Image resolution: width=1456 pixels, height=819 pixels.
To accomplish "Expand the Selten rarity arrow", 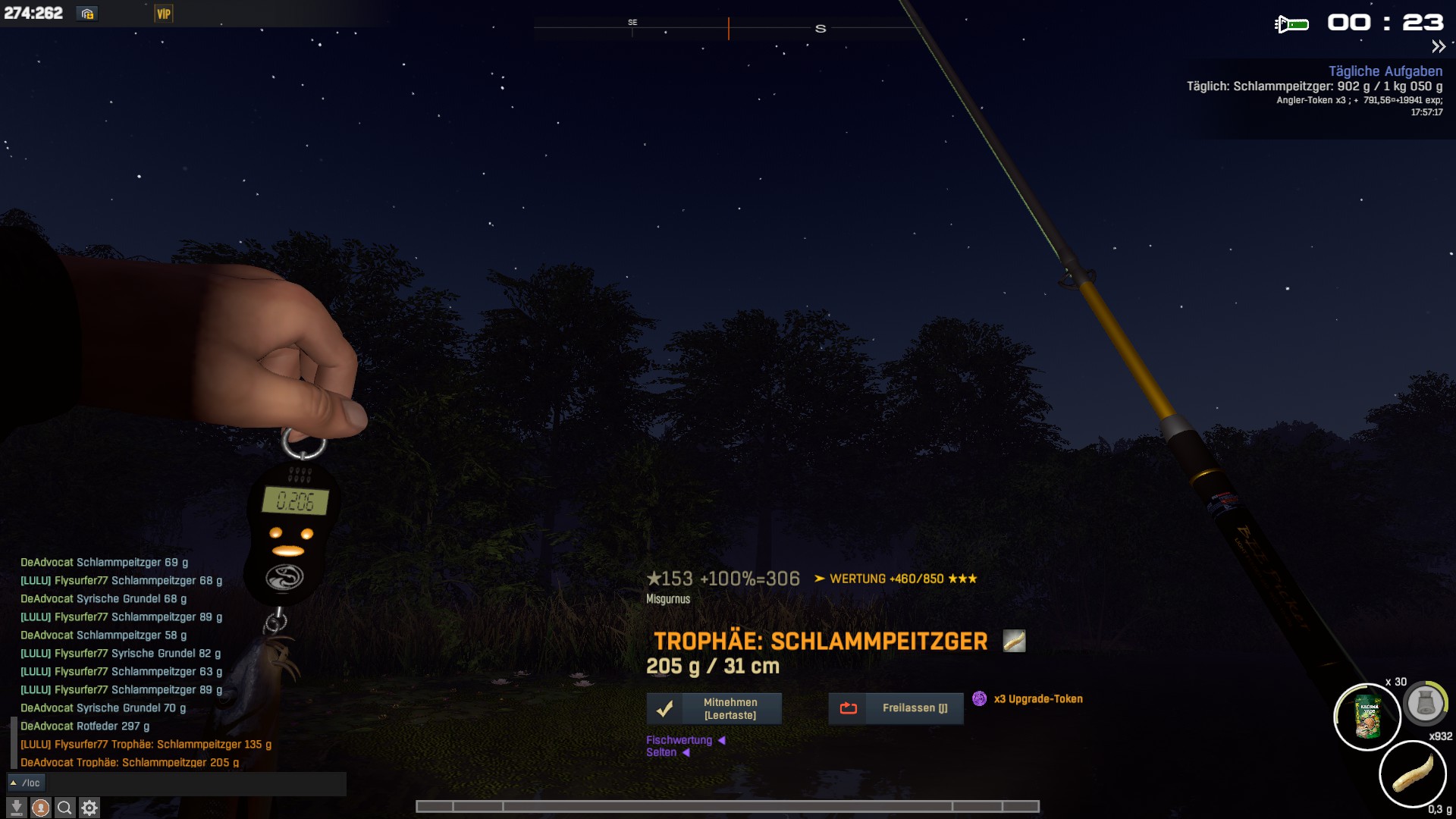I will point(686,752).
